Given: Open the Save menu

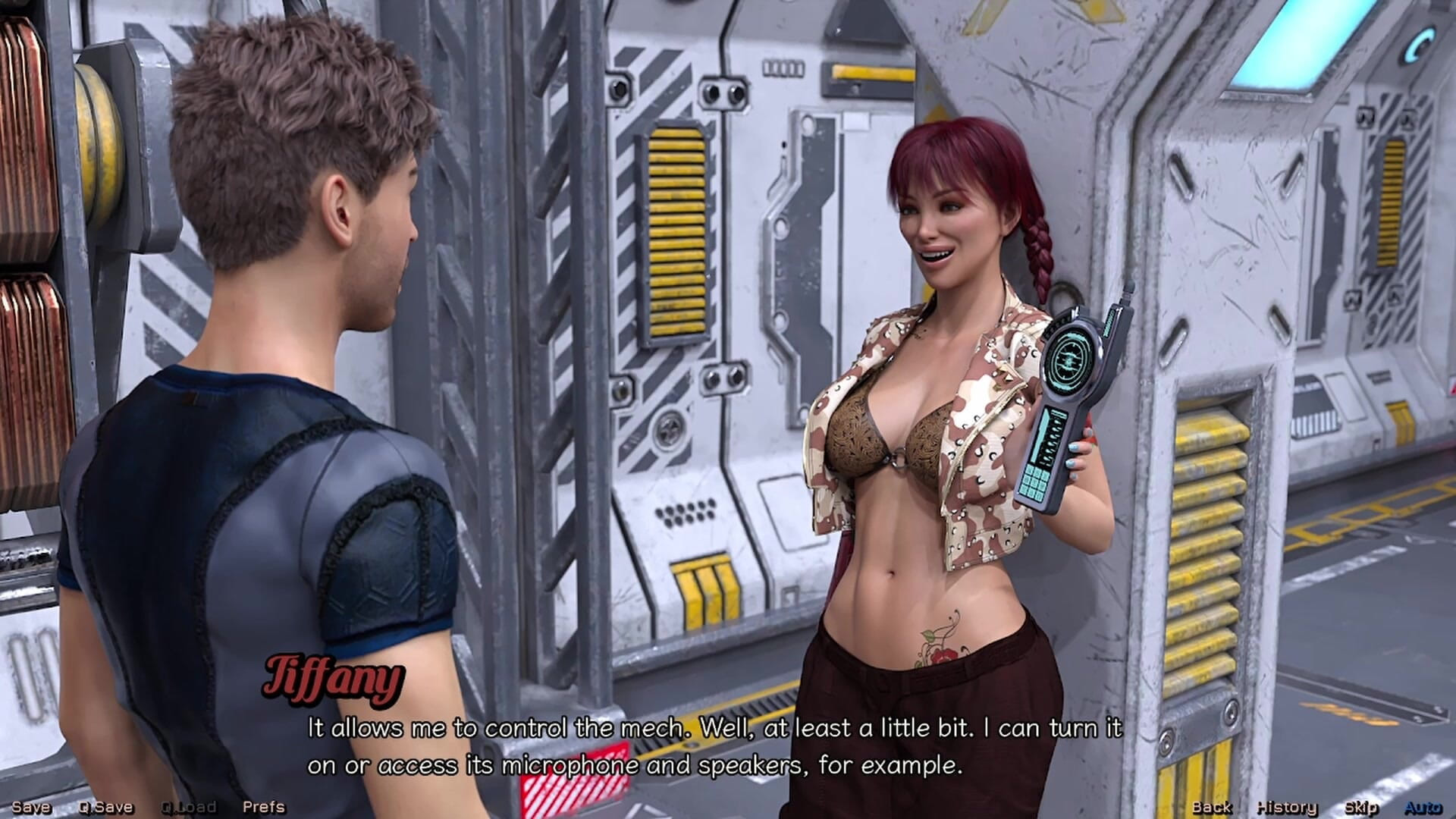Looking at the screenshot, I should [31, 808].
